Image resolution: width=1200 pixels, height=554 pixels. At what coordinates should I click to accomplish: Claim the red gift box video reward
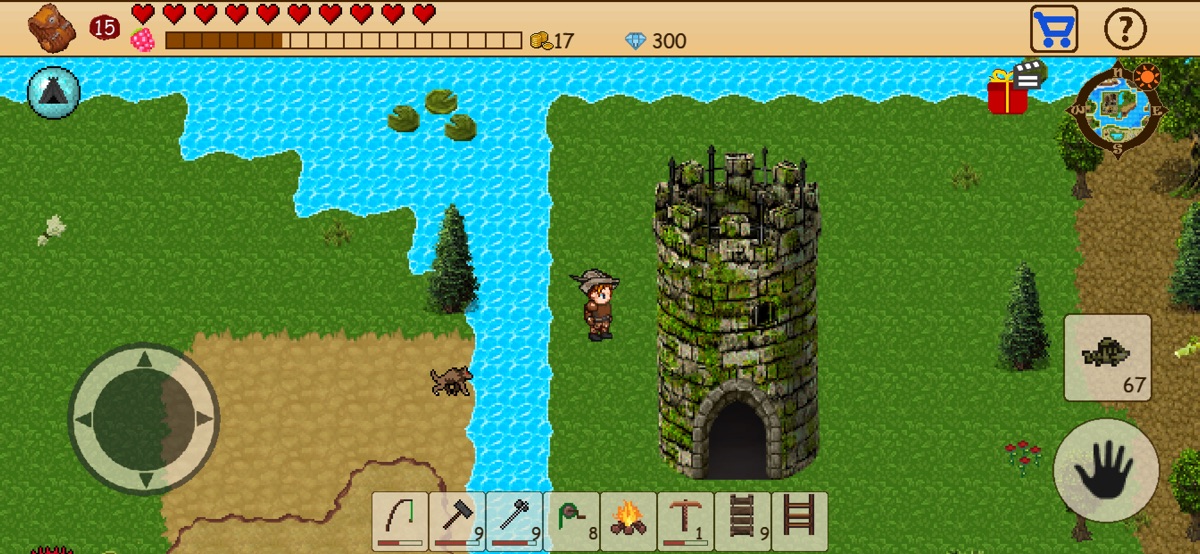1010,91
